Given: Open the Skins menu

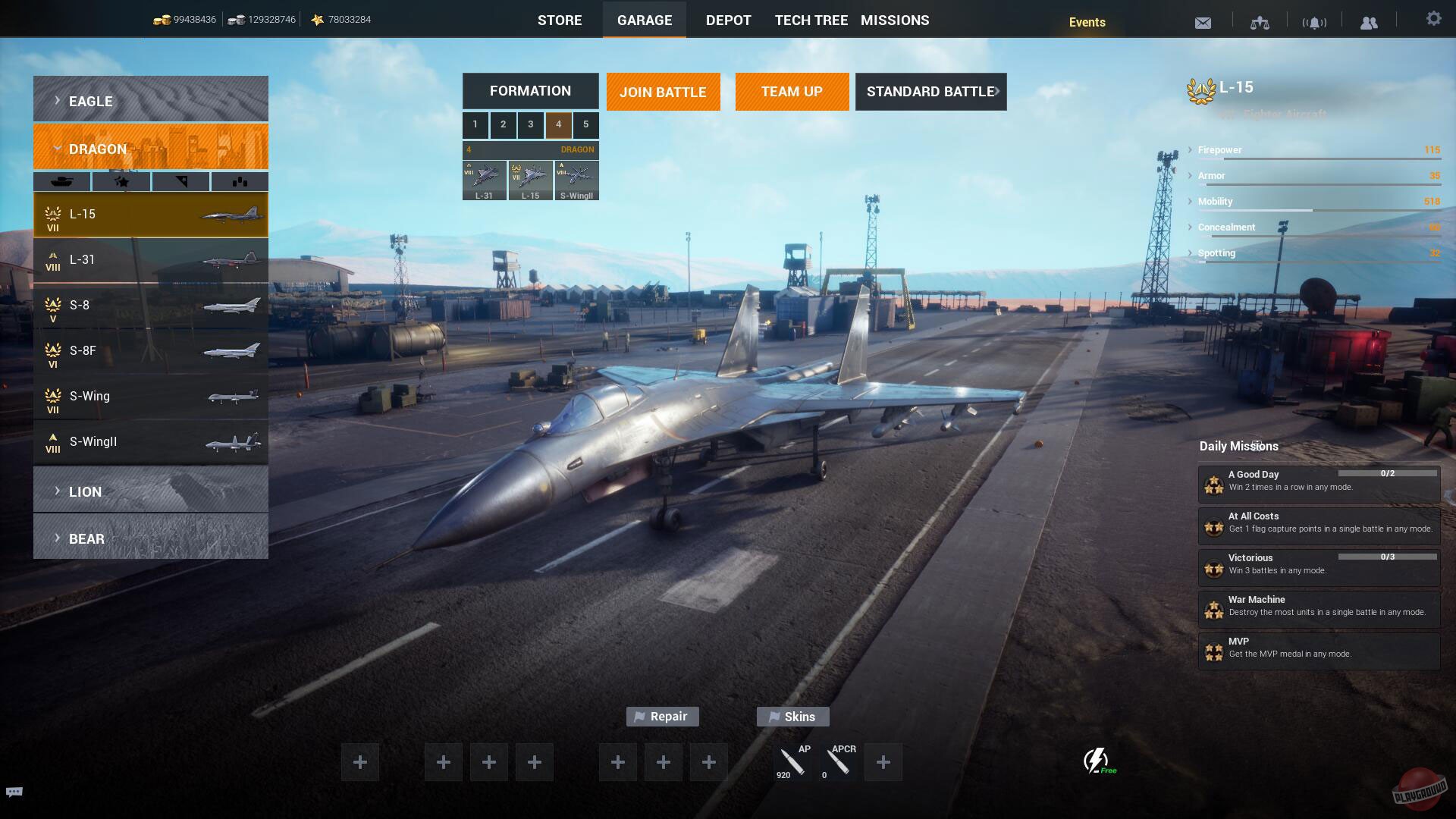Looking at the screenshot, I should coord(792,717).
